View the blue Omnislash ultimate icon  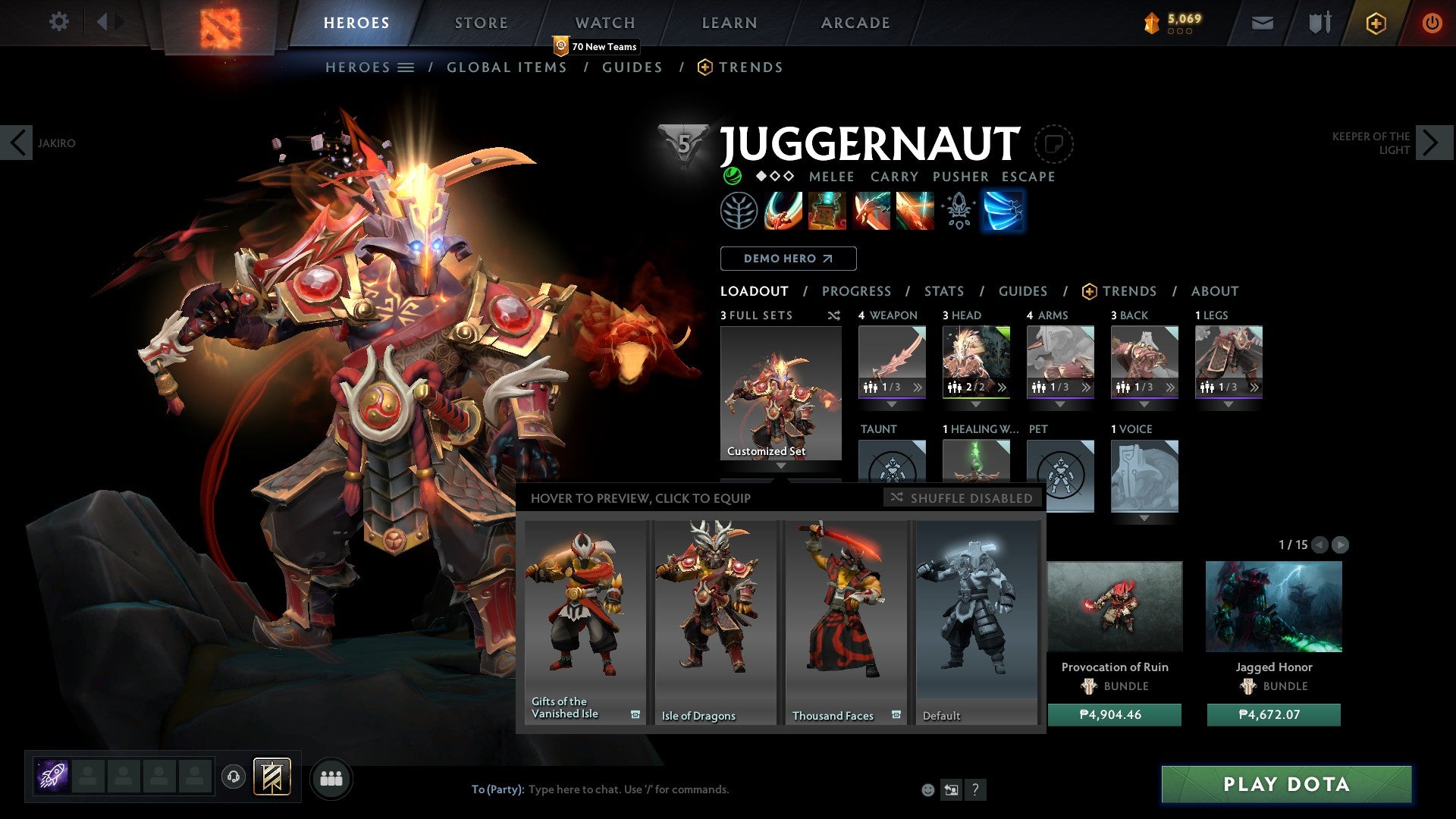[1003, 211]
